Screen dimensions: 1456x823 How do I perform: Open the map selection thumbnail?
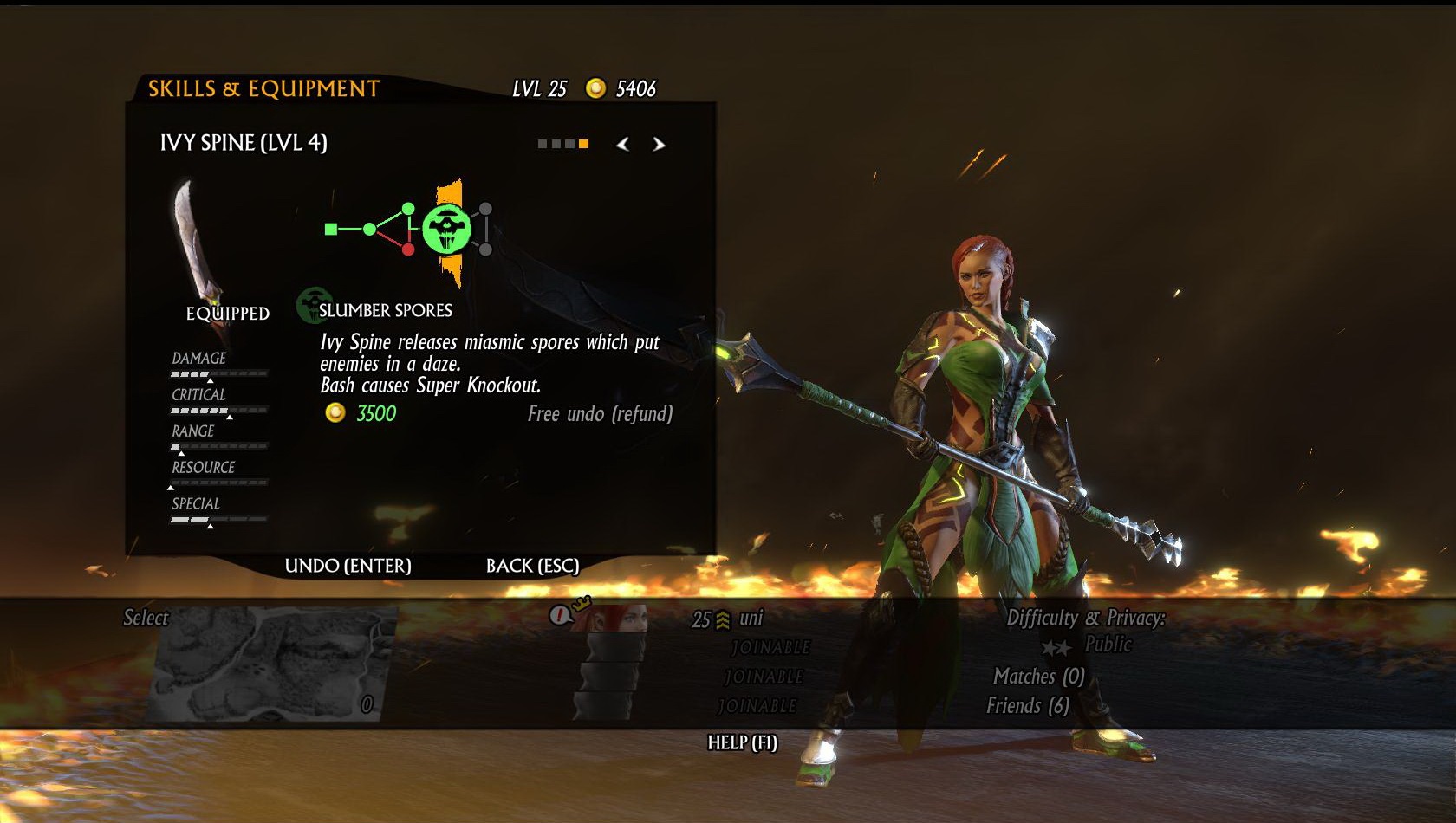point(273,663)
